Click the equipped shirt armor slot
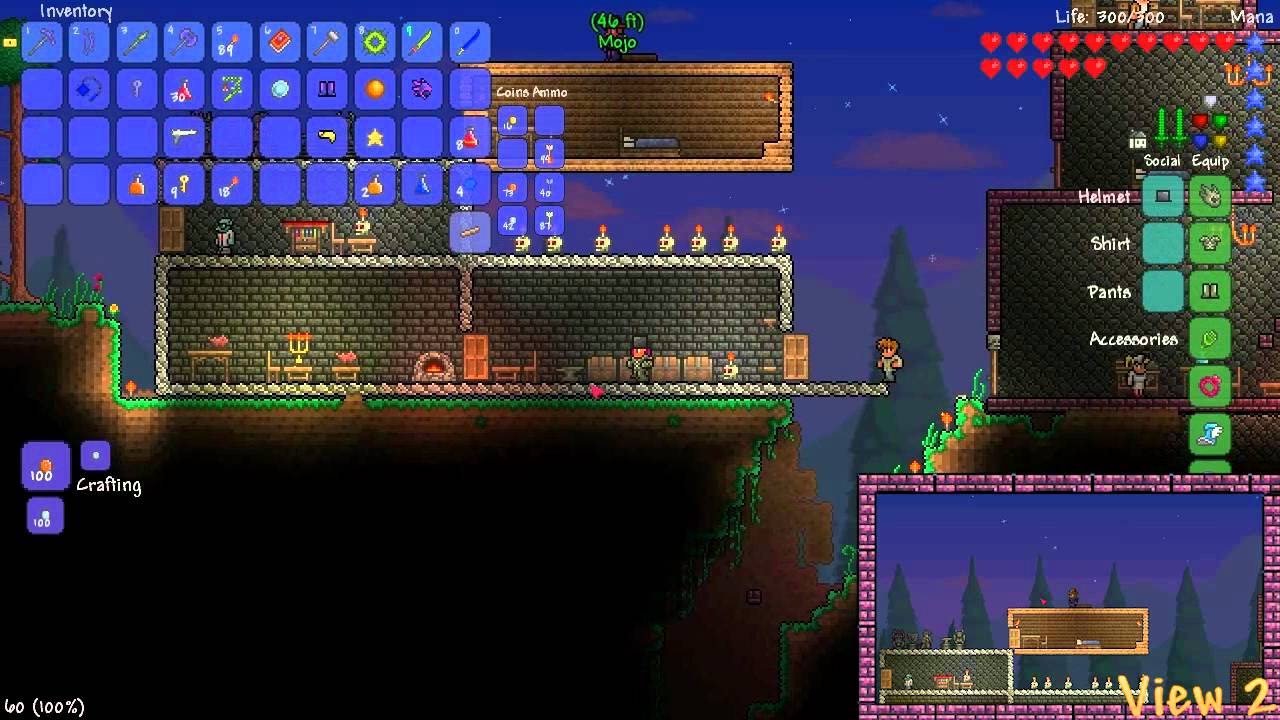This screenshot has height=720, width=1280. pyautogui.click(x=1210, y=243)
